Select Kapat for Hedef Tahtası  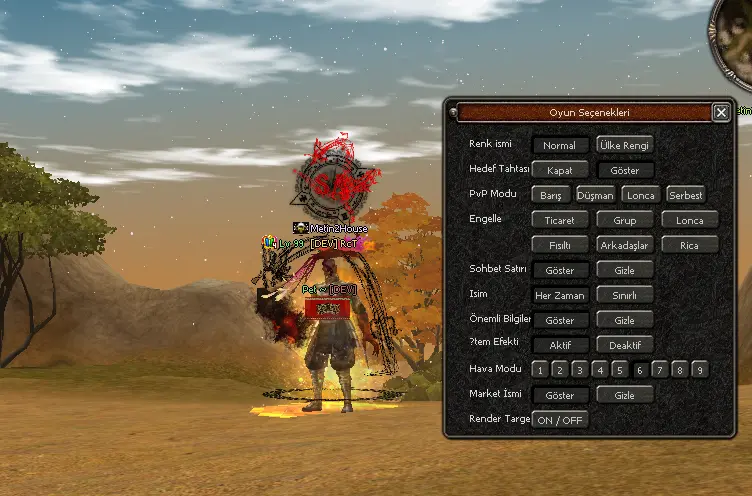pyautogui.click(x=560, y=170)
